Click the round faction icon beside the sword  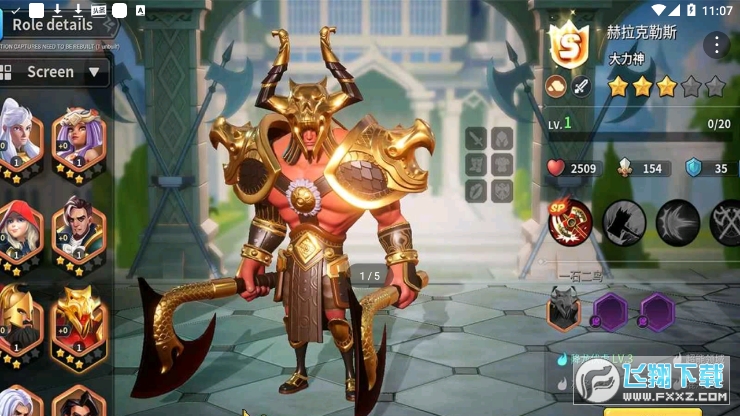(x=556, y=87)
